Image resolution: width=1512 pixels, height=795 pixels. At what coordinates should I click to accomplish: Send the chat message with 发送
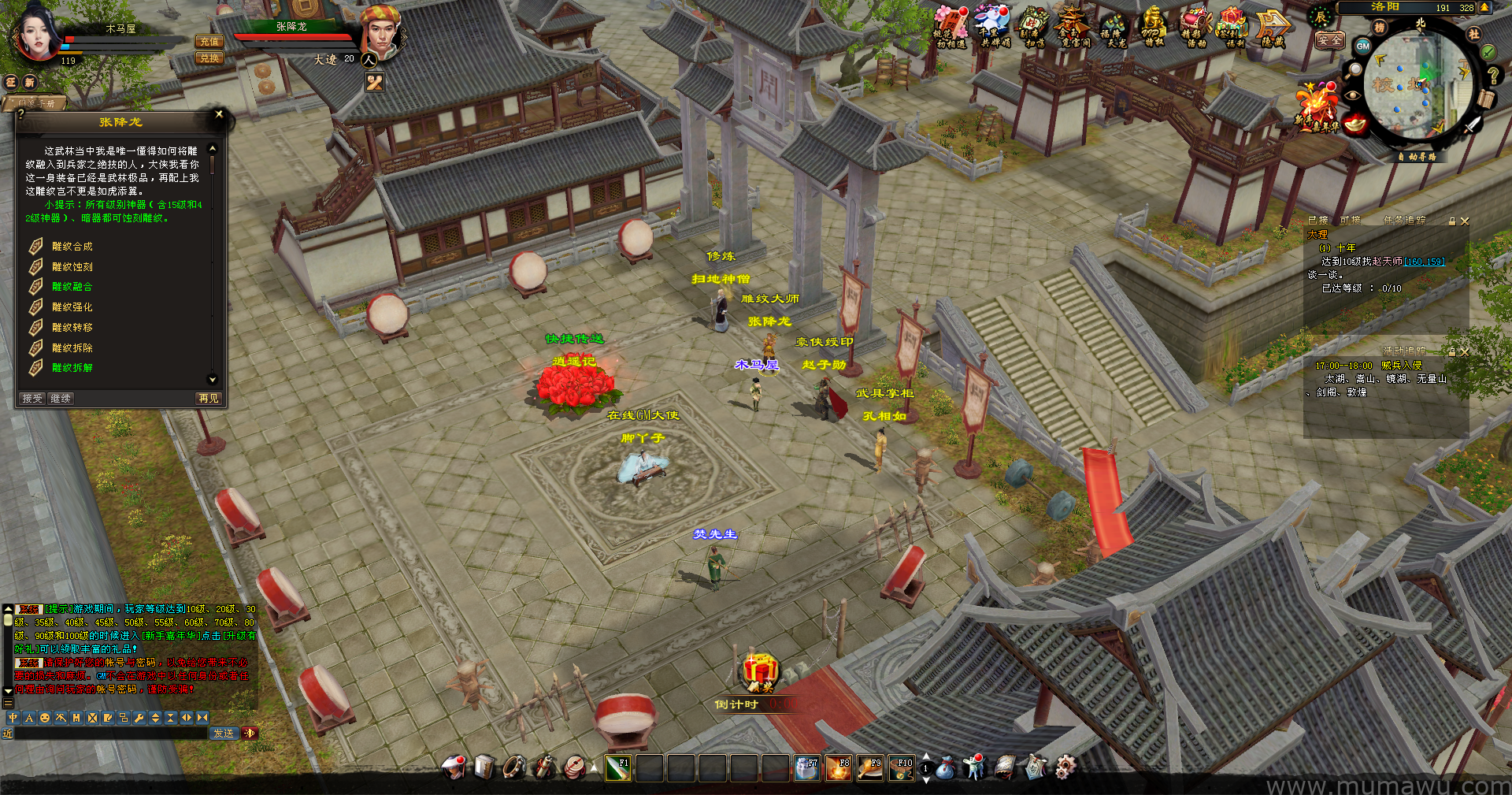tap(224, 734)
